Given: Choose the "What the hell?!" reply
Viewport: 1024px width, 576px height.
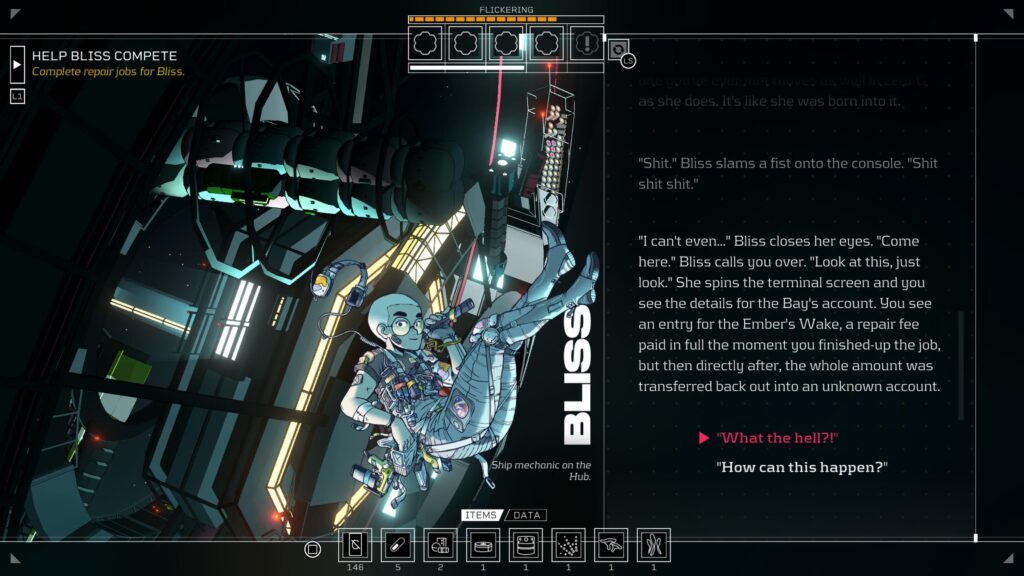Looking at the screenshot, I should 777,438.
